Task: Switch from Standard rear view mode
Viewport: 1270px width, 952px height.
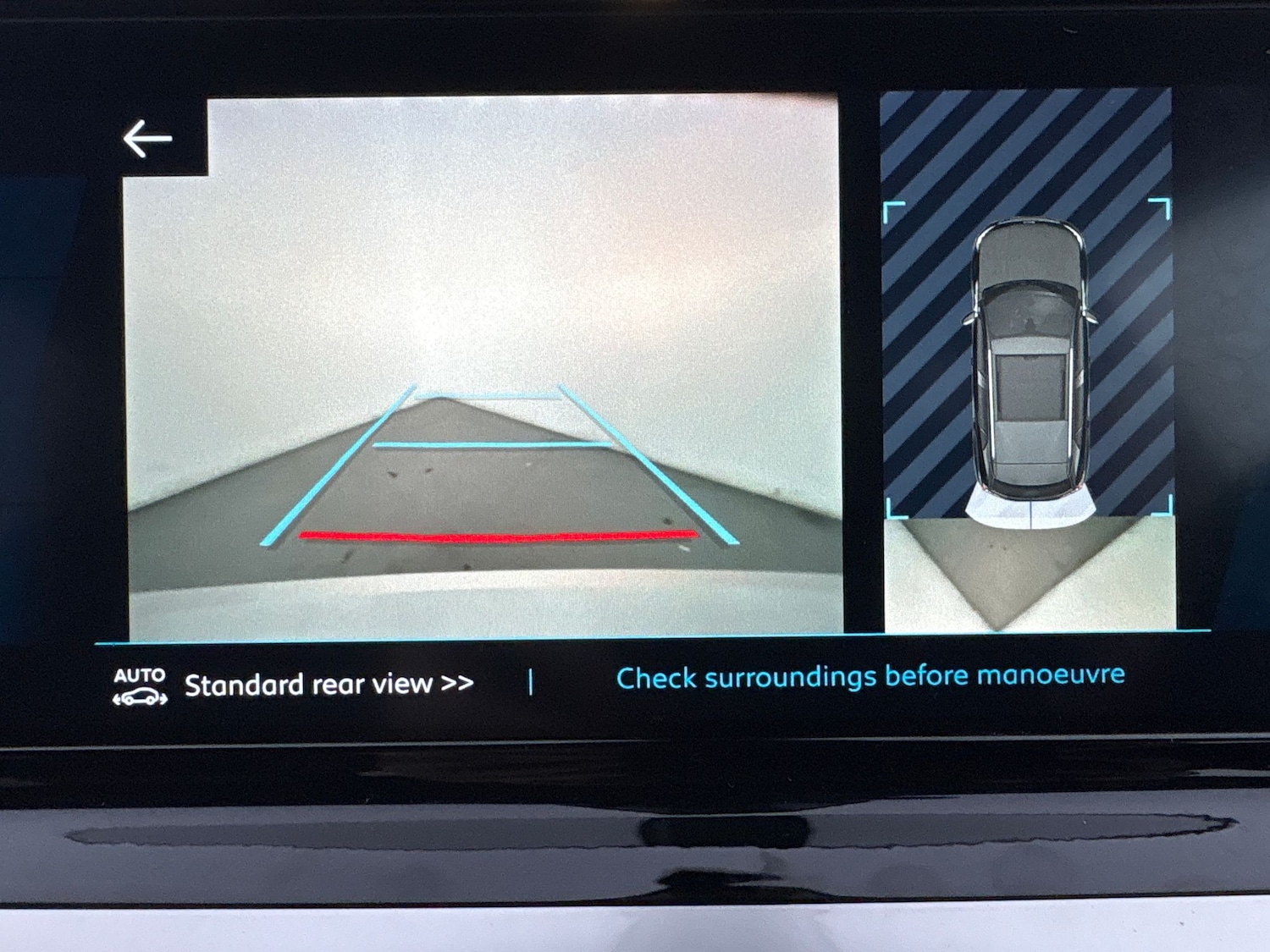Action: click(329, 685)
